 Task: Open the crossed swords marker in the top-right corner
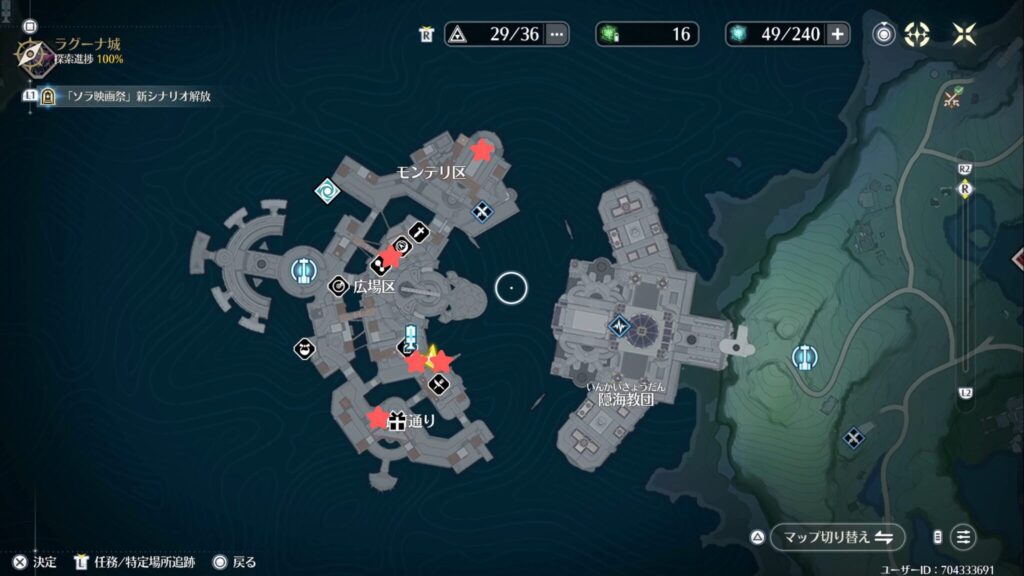pos(953,97)
